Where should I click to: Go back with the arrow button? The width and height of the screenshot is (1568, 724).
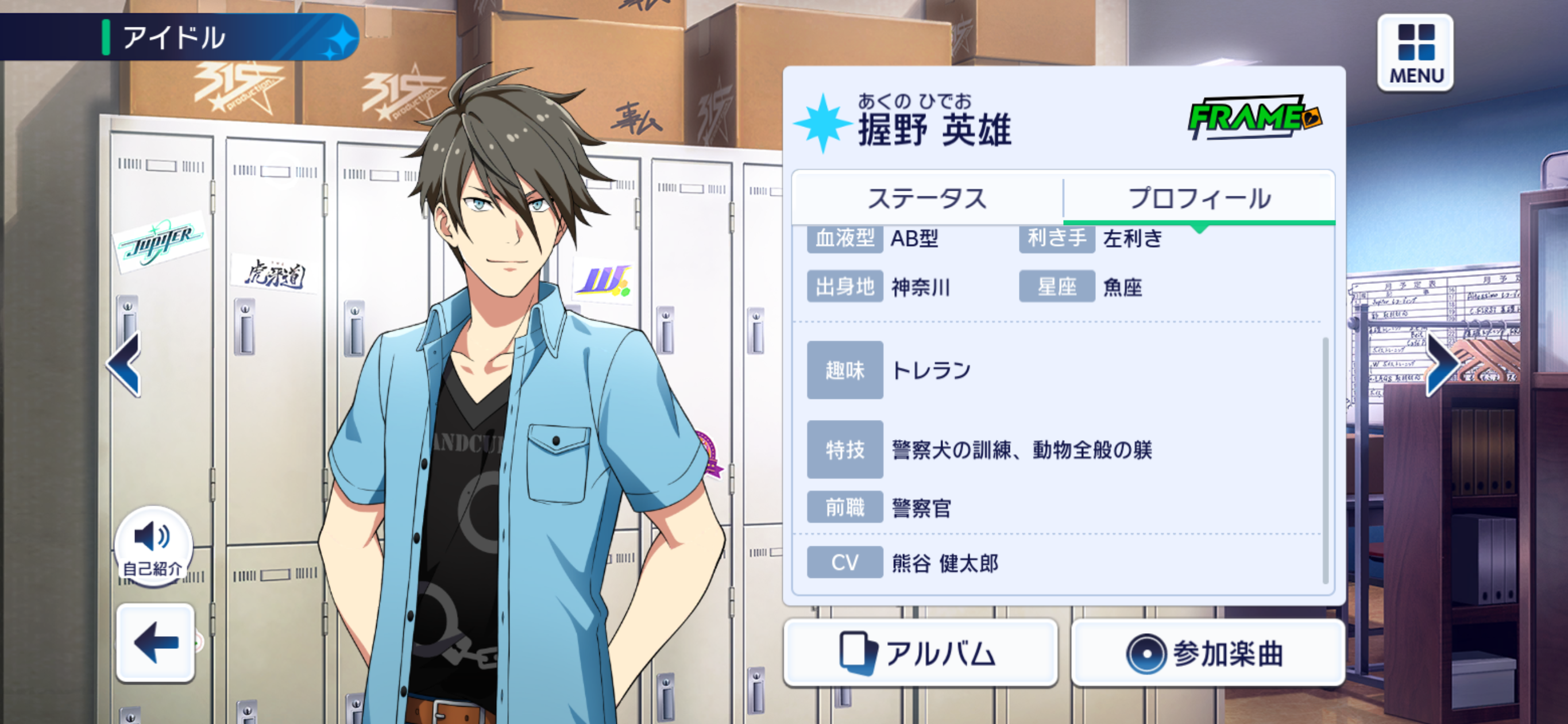(x=155, y=642)
